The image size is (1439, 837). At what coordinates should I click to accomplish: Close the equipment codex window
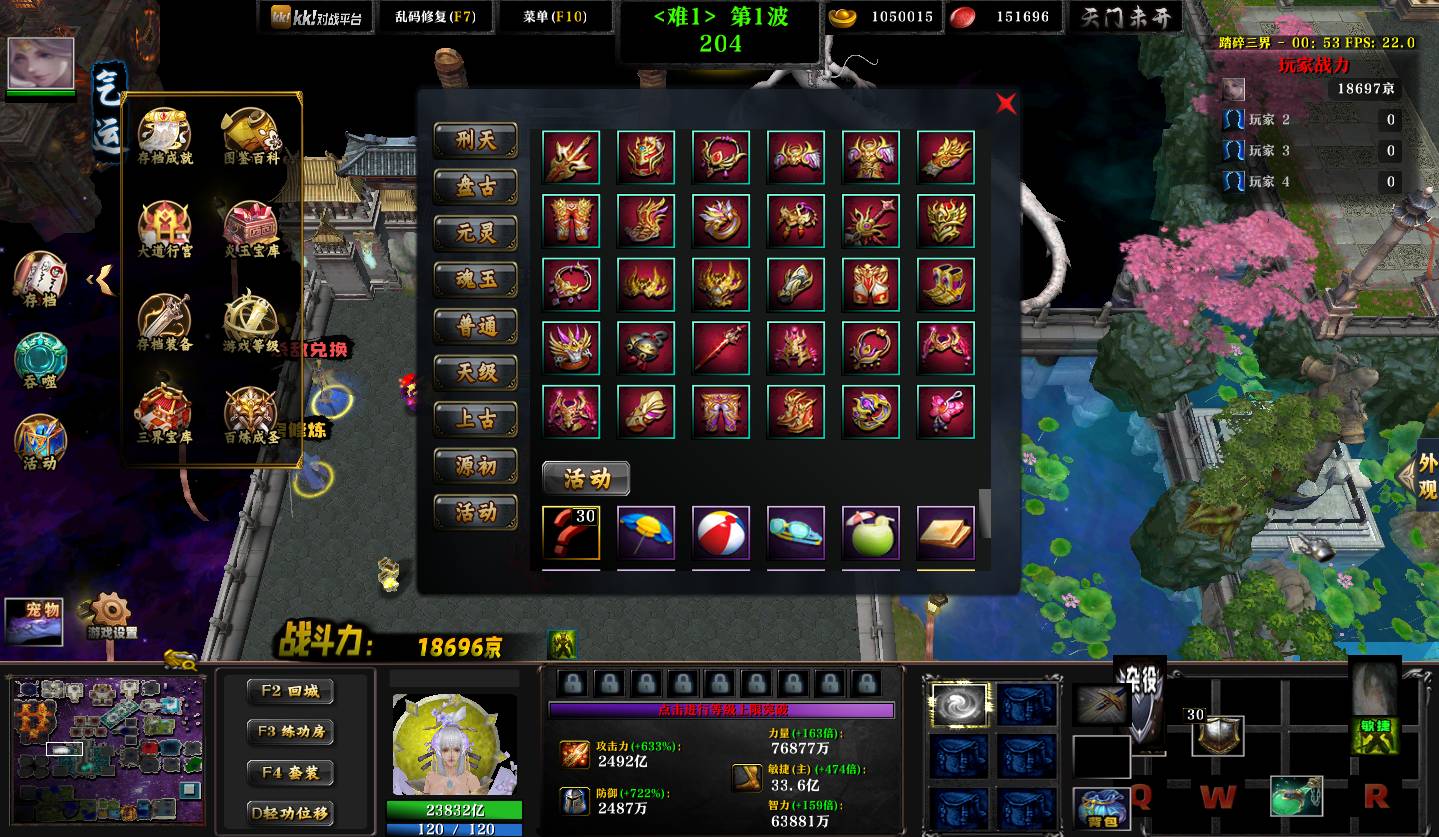tap(1006, 104)
